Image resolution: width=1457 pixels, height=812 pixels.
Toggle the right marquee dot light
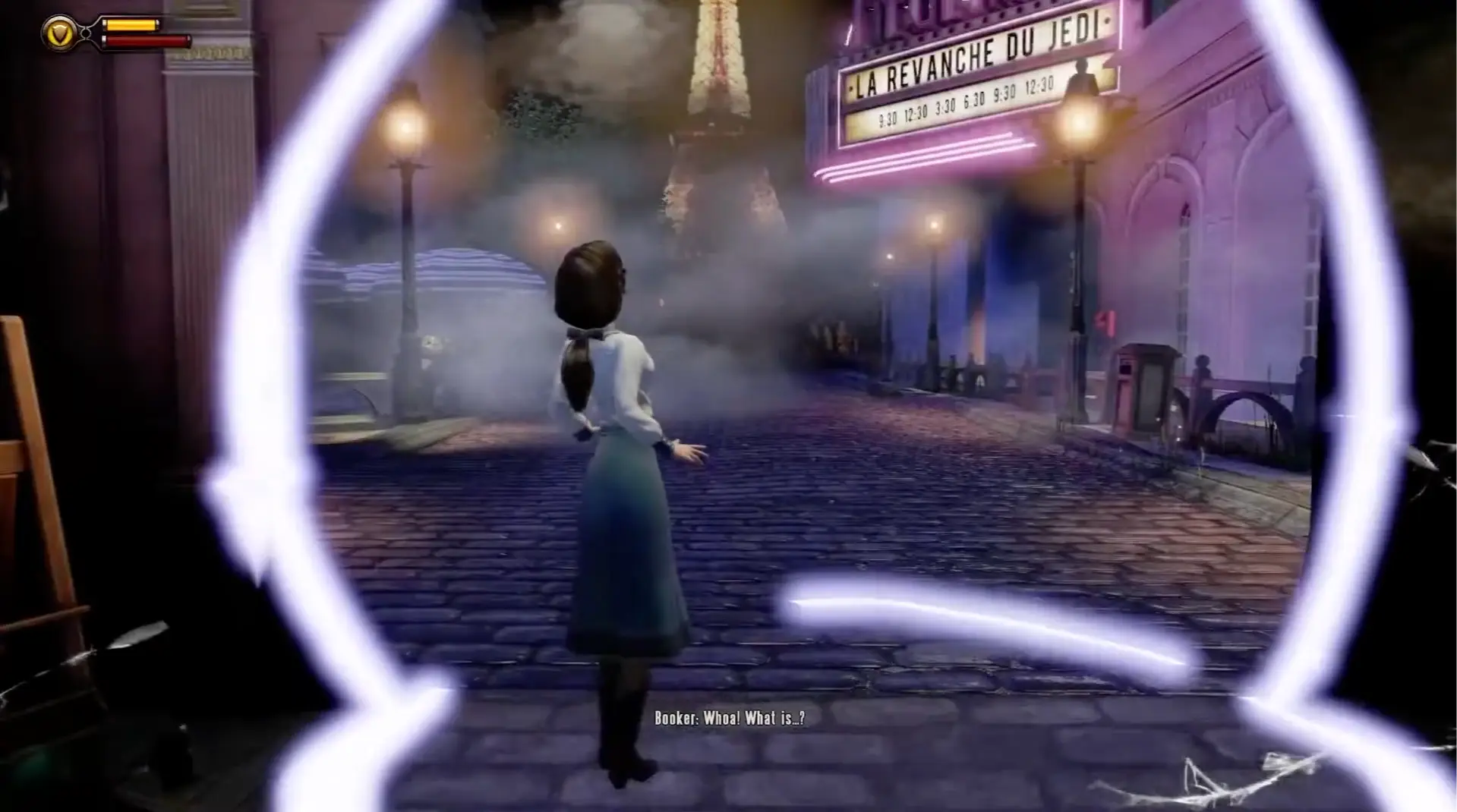point(1105,21)
